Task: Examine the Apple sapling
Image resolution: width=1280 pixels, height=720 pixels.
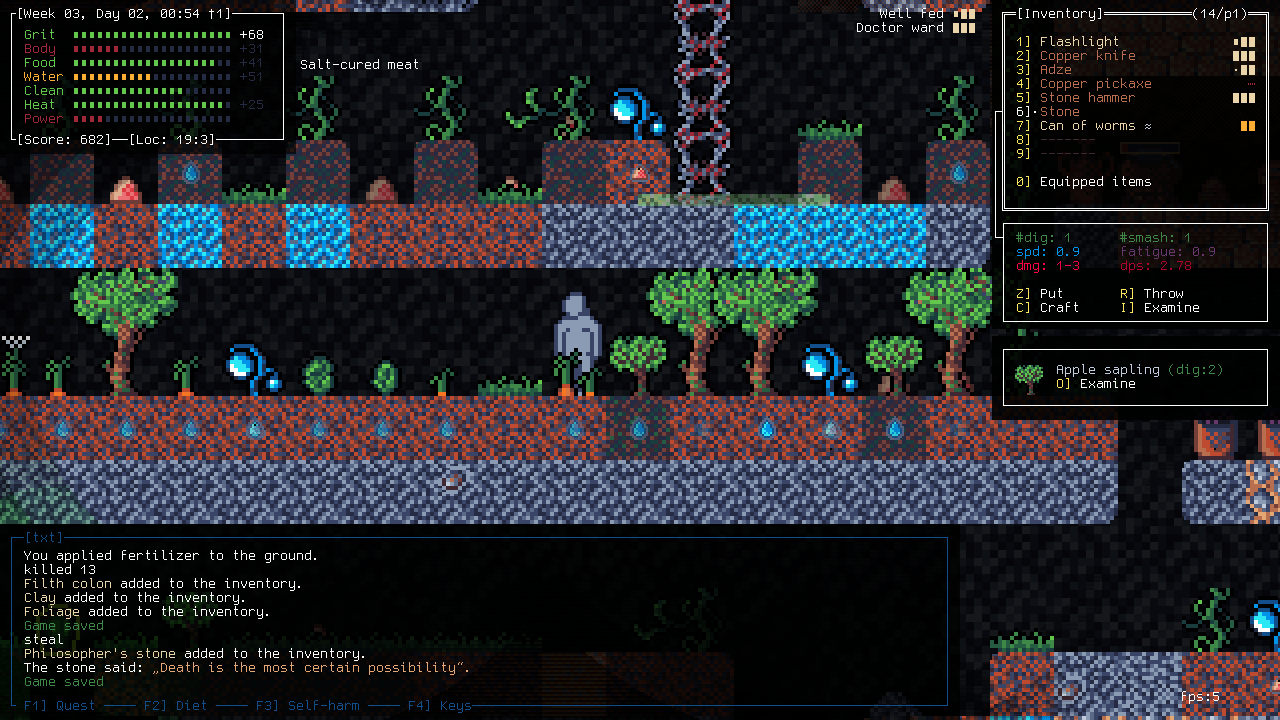Action: pyautogui.click(x=1107, y=384)
